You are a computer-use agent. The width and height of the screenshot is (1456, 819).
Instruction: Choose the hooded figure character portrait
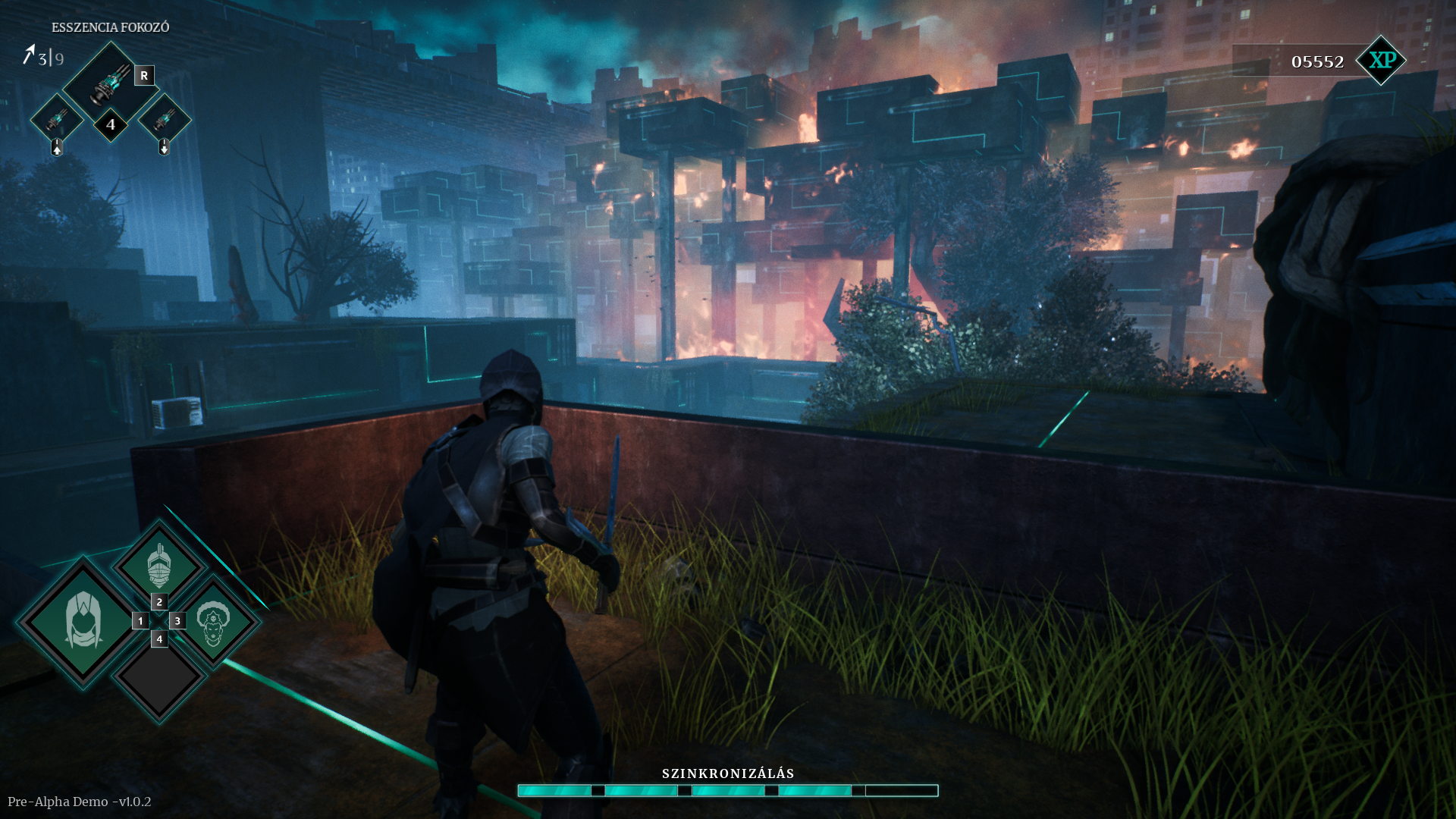[83, 622]
